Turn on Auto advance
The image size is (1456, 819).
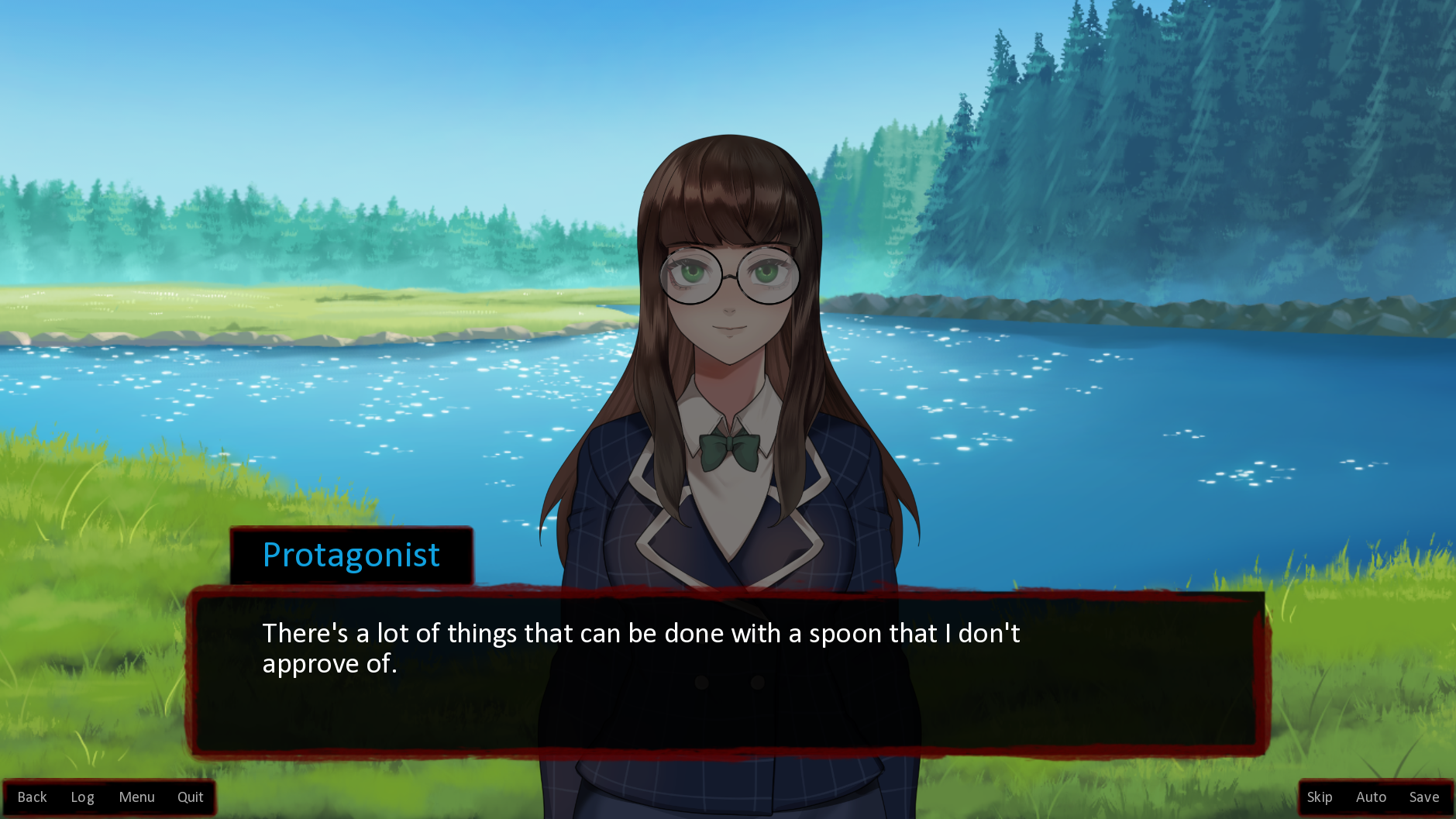click(x=1370, y=797)
